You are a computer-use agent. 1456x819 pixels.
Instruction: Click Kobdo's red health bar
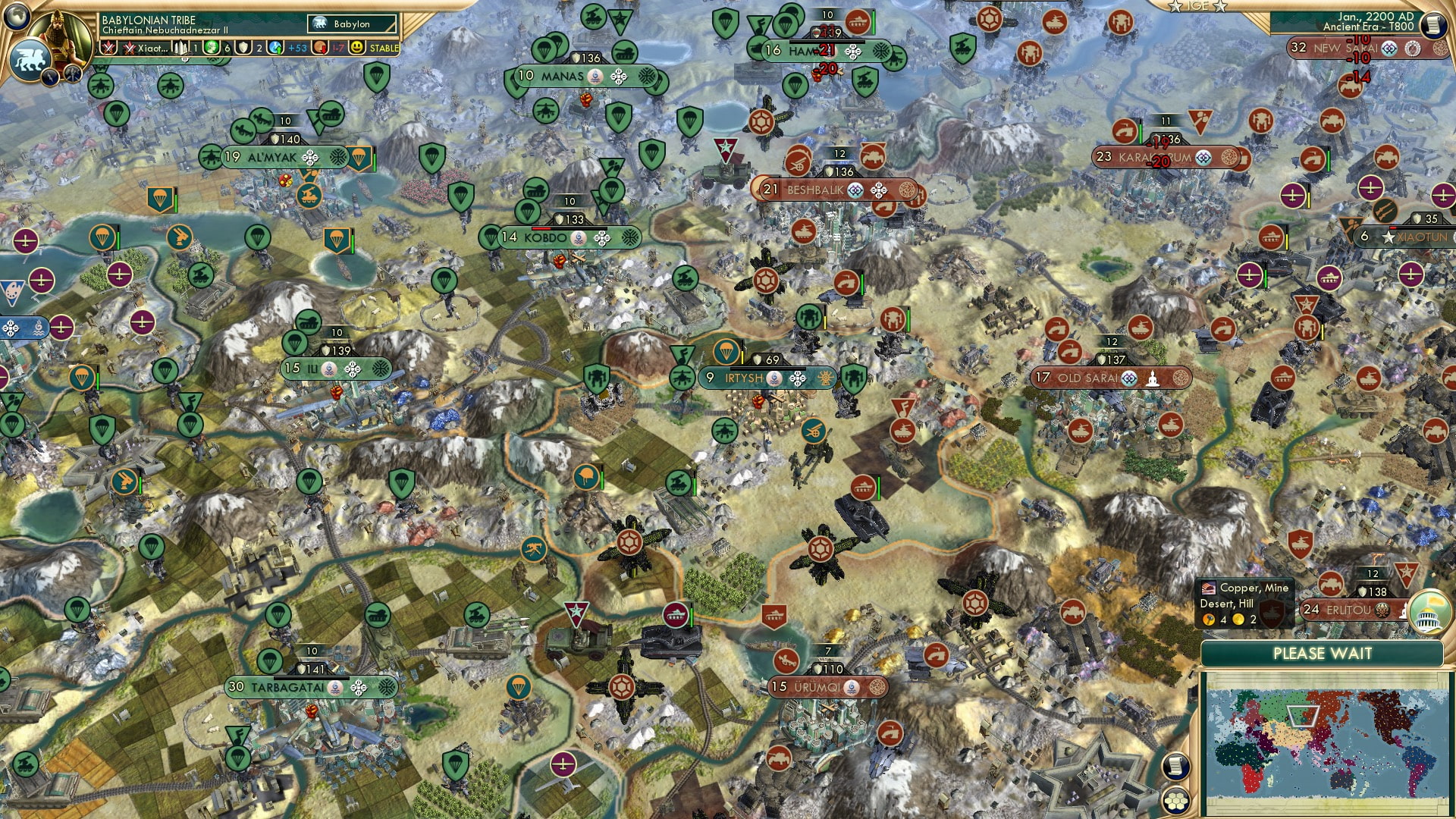click(540, 228)
